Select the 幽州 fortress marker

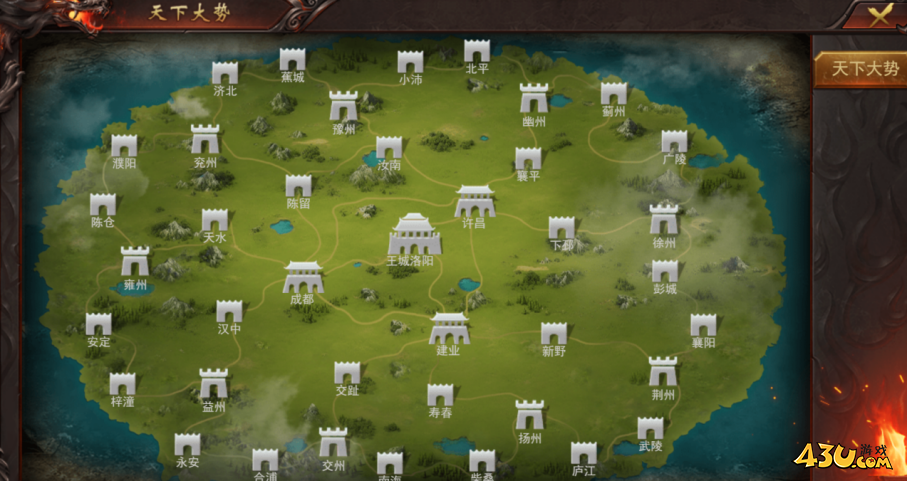point(534,99)
